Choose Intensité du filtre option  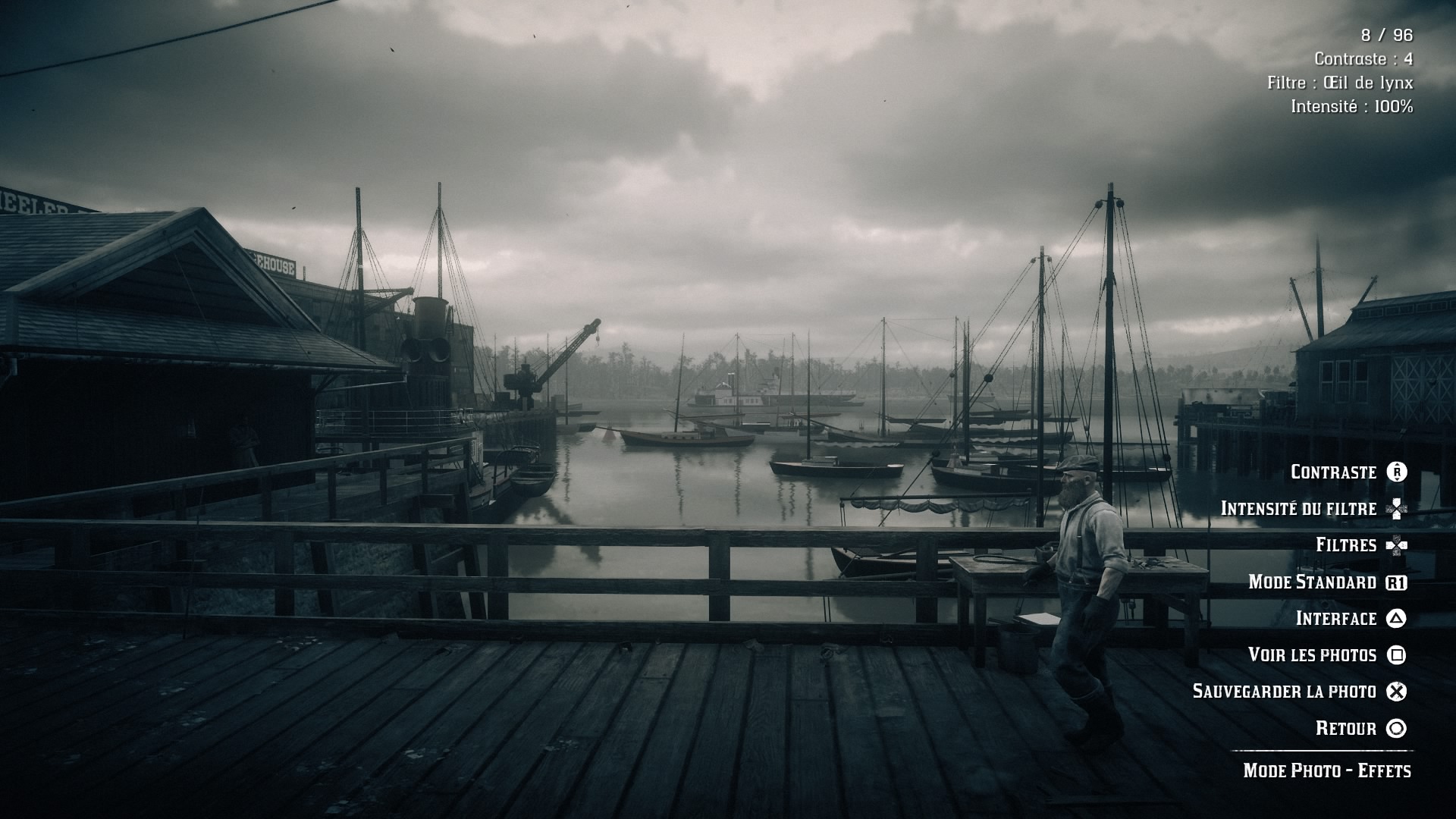pos(1298,509)
